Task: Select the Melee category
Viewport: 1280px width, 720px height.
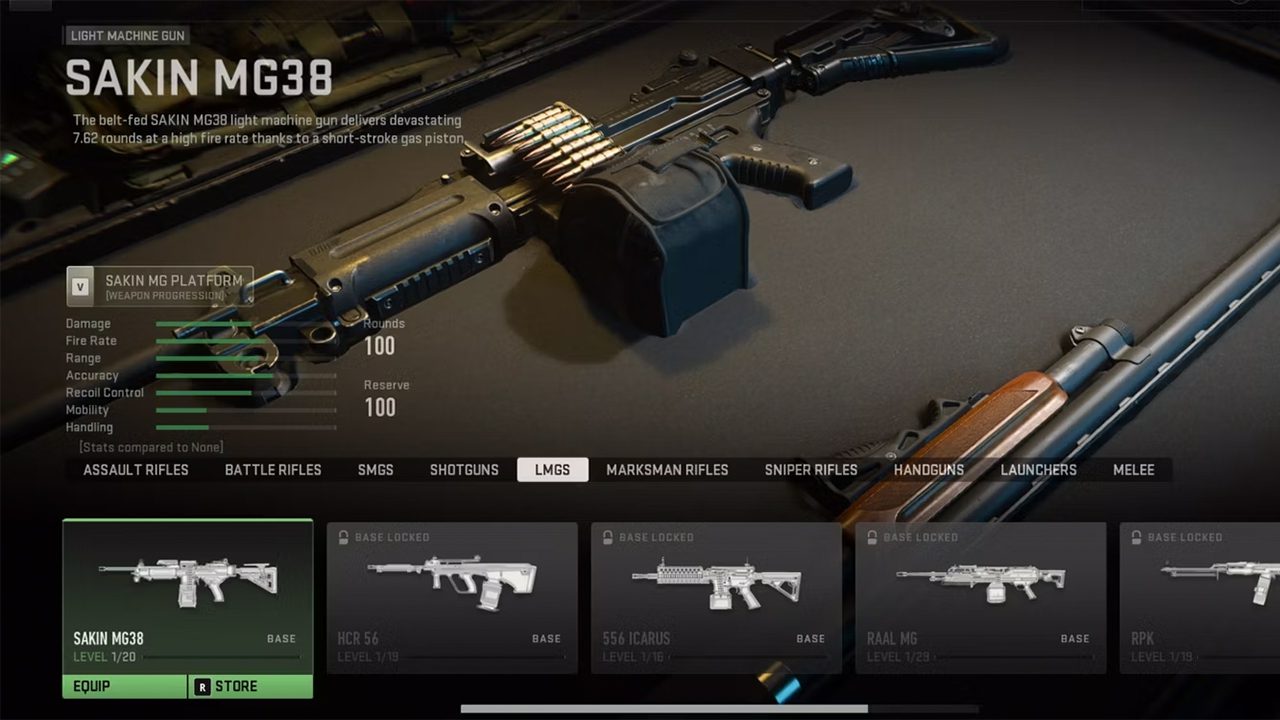Action: [1134, 470]
